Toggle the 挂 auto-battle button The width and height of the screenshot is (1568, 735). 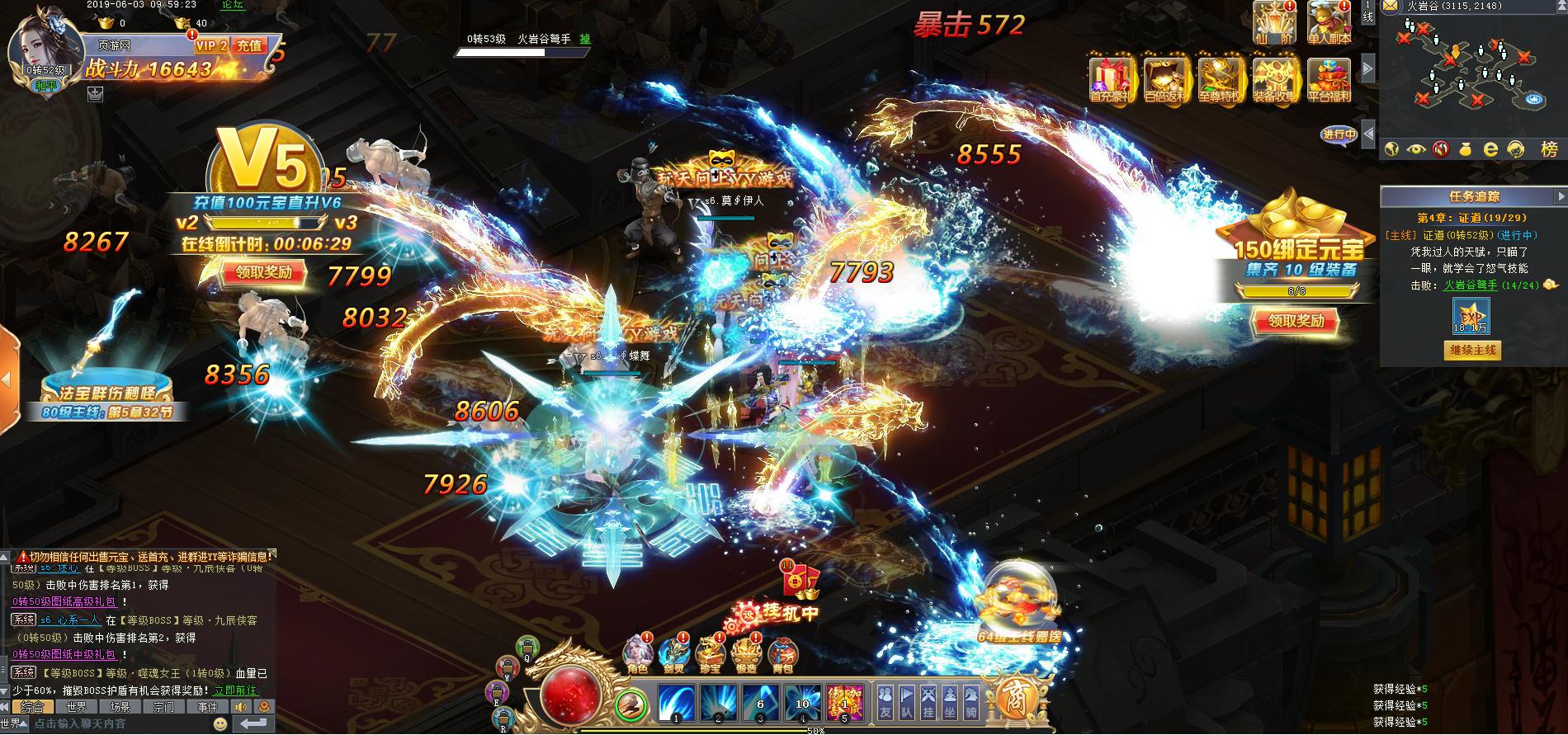pos(928,700)
